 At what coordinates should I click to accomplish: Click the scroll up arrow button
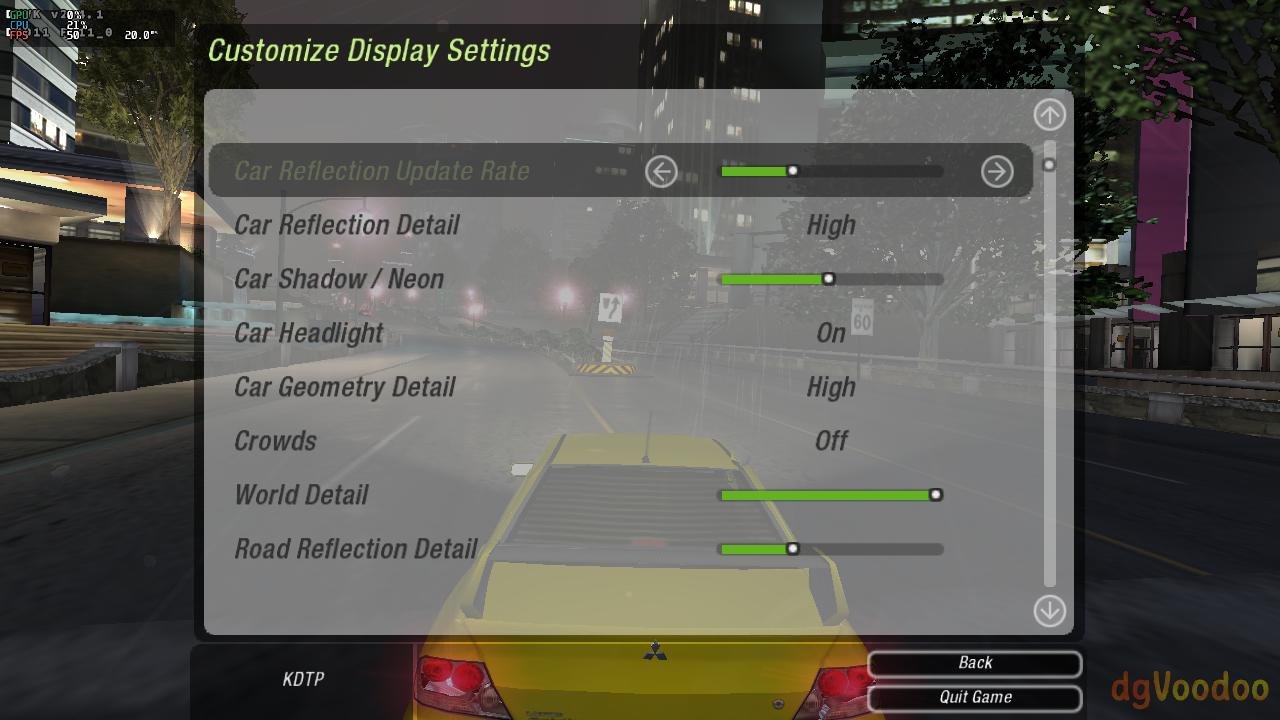pyautogui.click(x=1049, y=115)
